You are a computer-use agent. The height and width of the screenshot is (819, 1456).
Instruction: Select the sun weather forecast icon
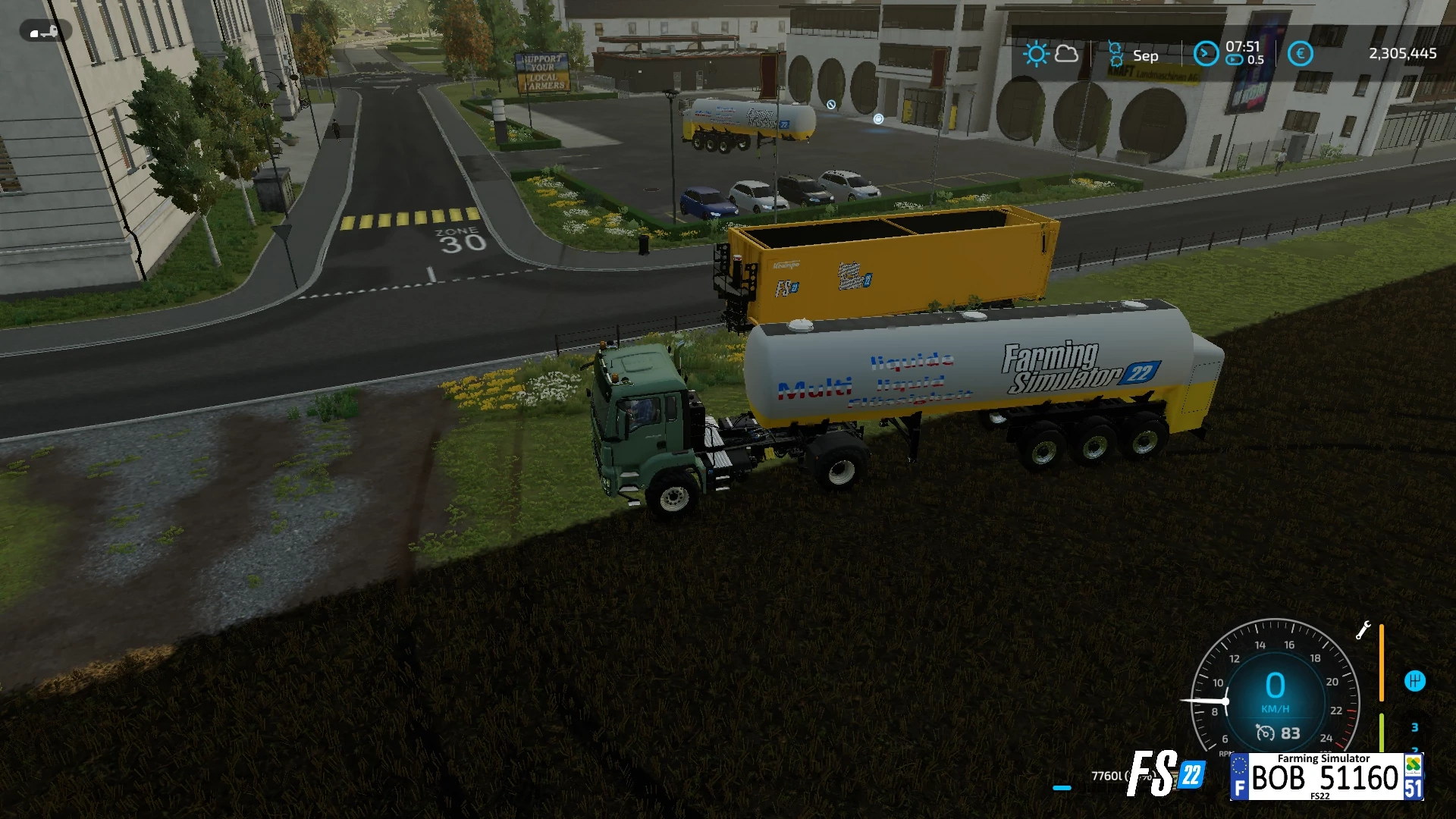tap(1036, 54)
